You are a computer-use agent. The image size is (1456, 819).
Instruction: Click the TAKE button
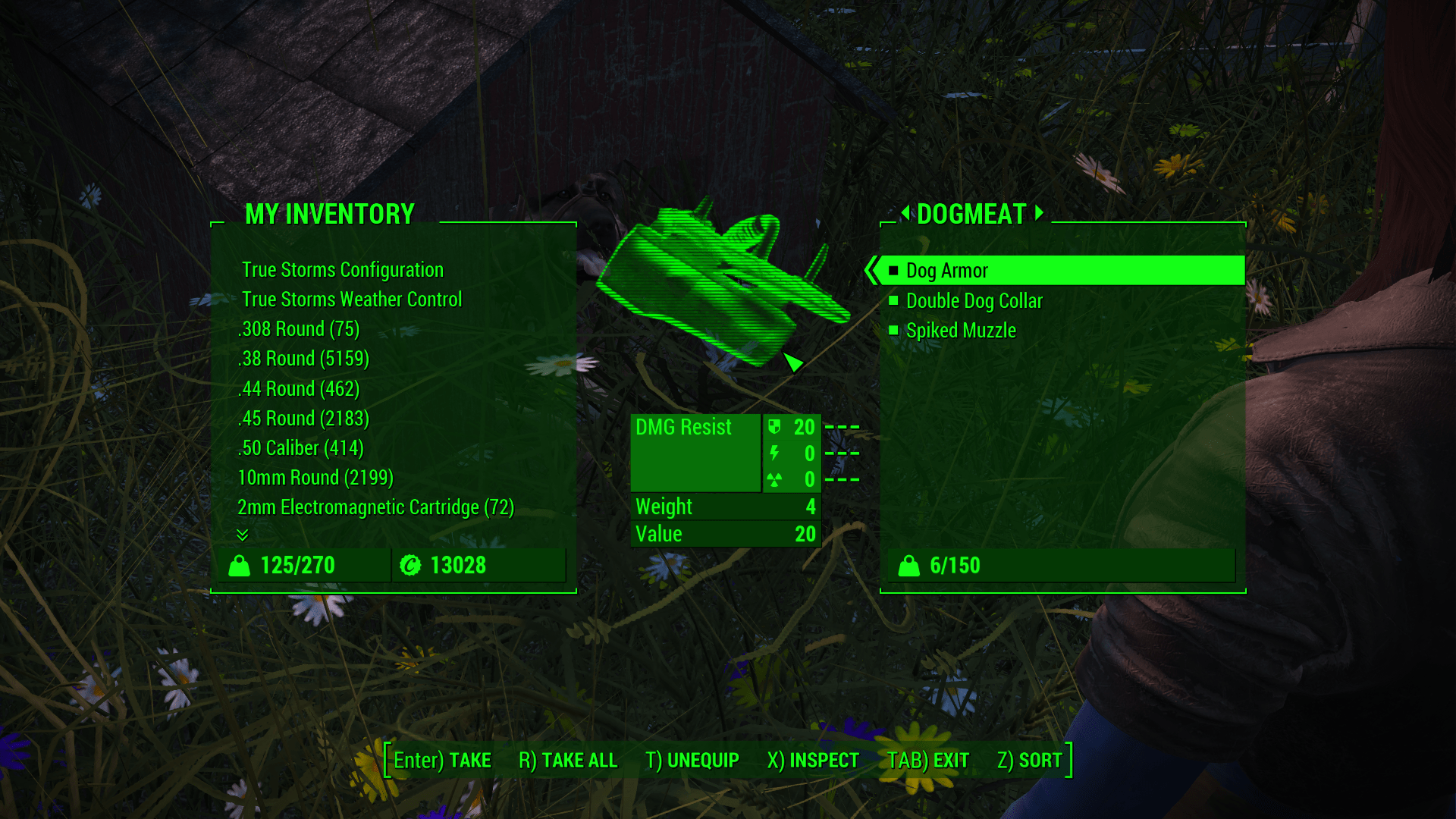[442, 760]
